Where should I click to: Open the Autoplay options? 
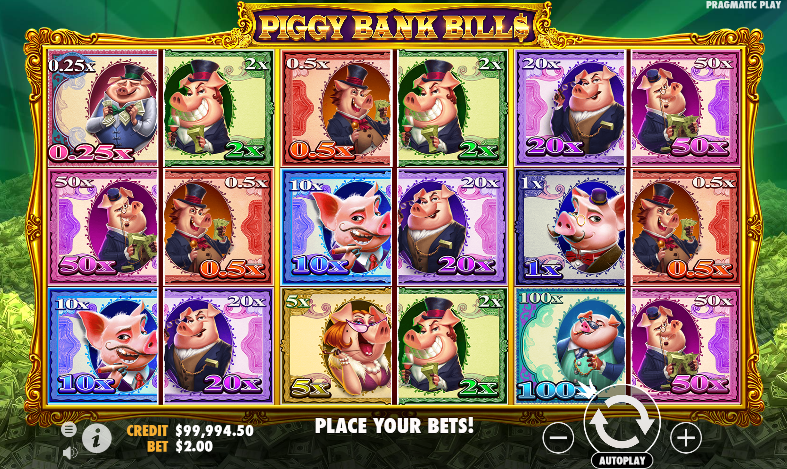point(622,461)
